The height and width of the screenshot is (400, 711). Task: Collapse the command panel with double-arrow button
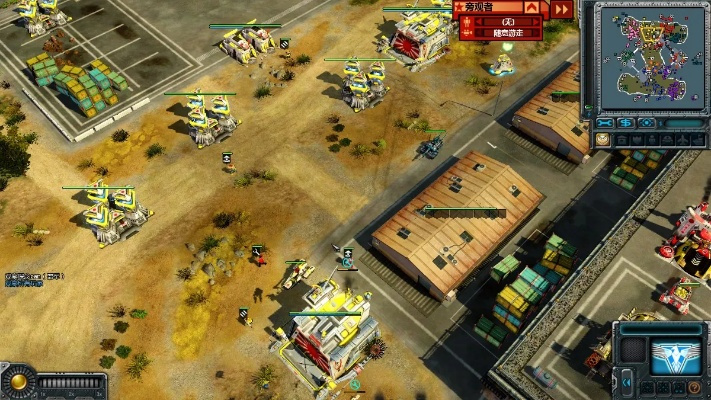pyautogui.click(x=626, y=380)
